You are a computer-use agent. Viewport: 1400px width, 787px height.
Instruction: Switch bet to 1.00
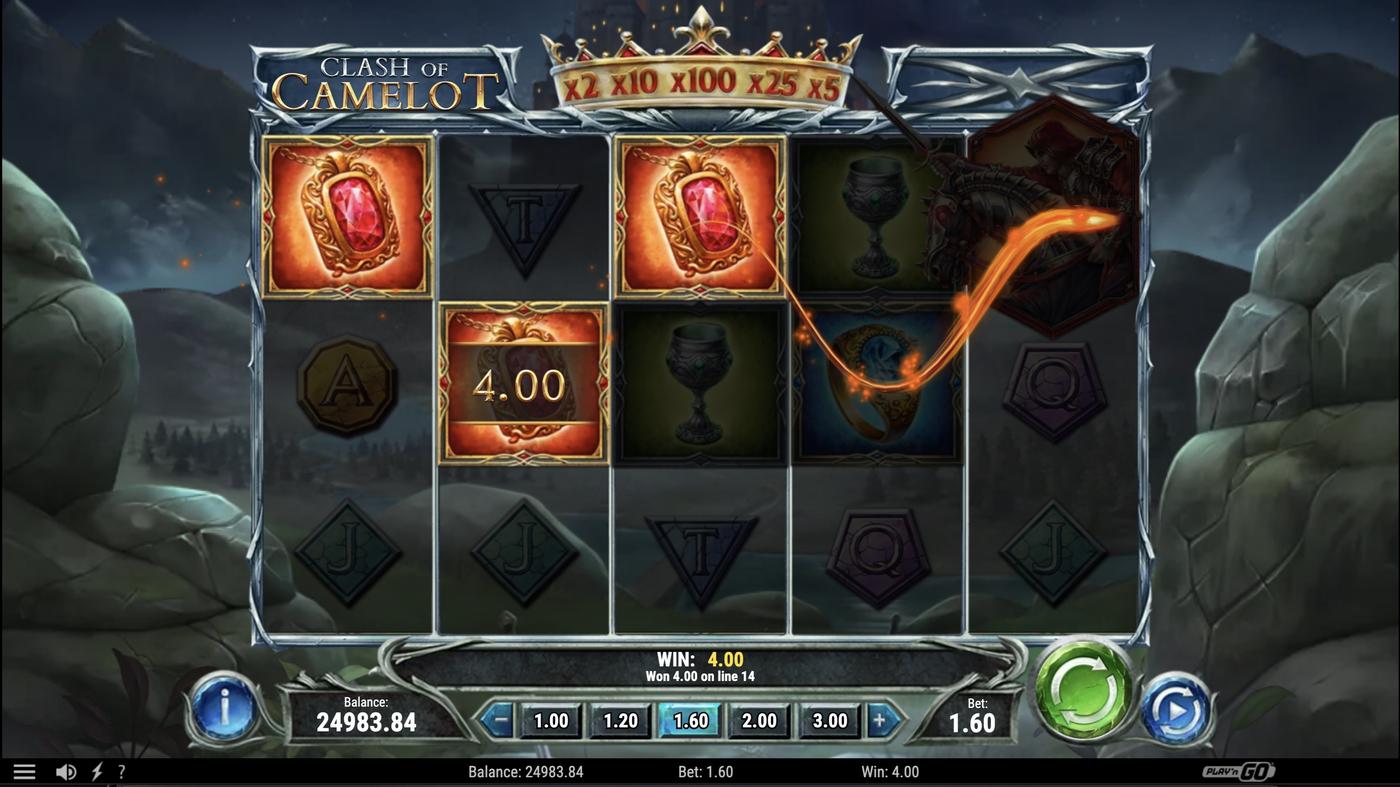pos(551,719)
